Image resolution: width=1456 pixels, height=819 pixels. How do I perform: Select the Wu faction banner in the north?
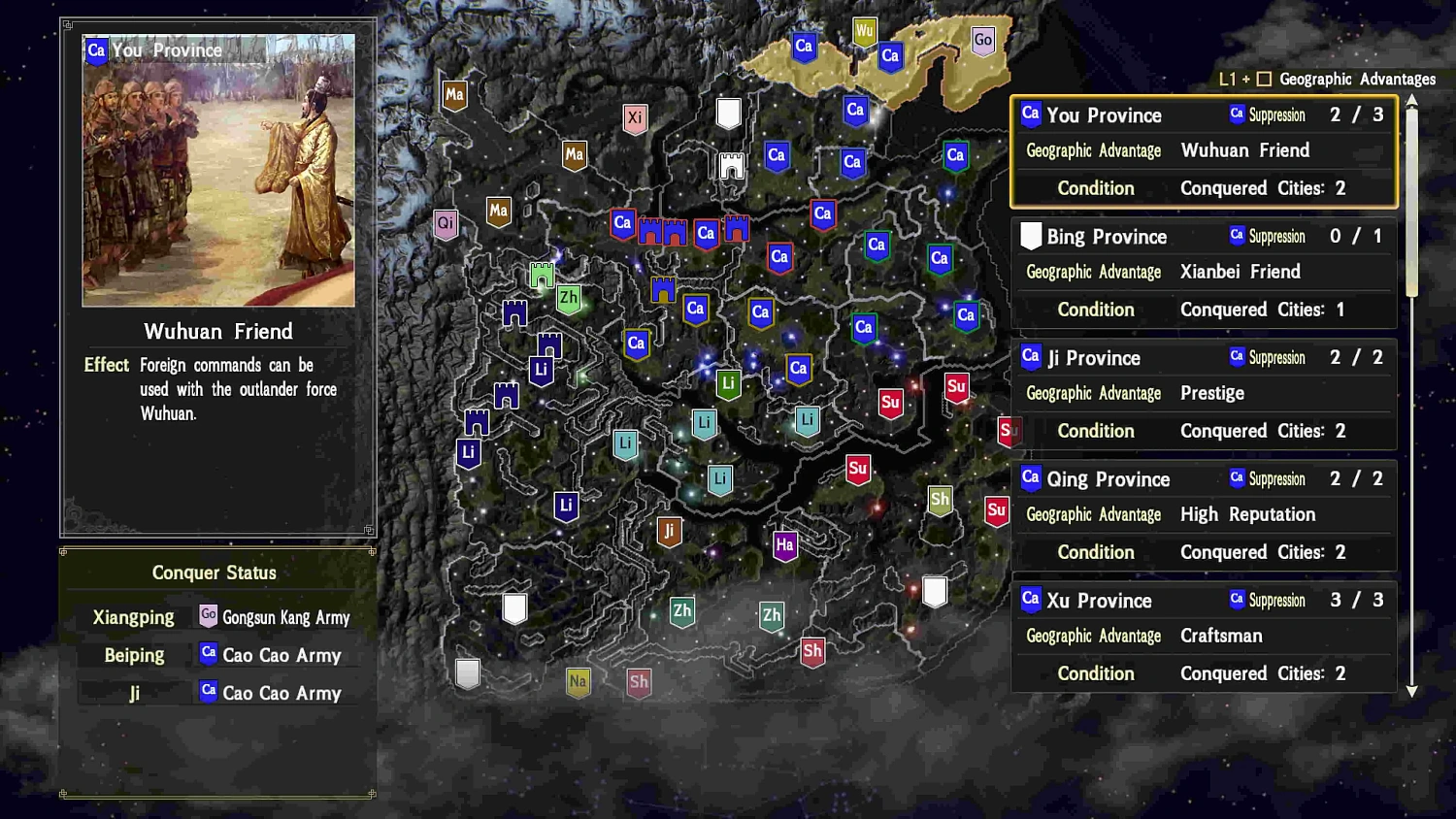(864, 31)
